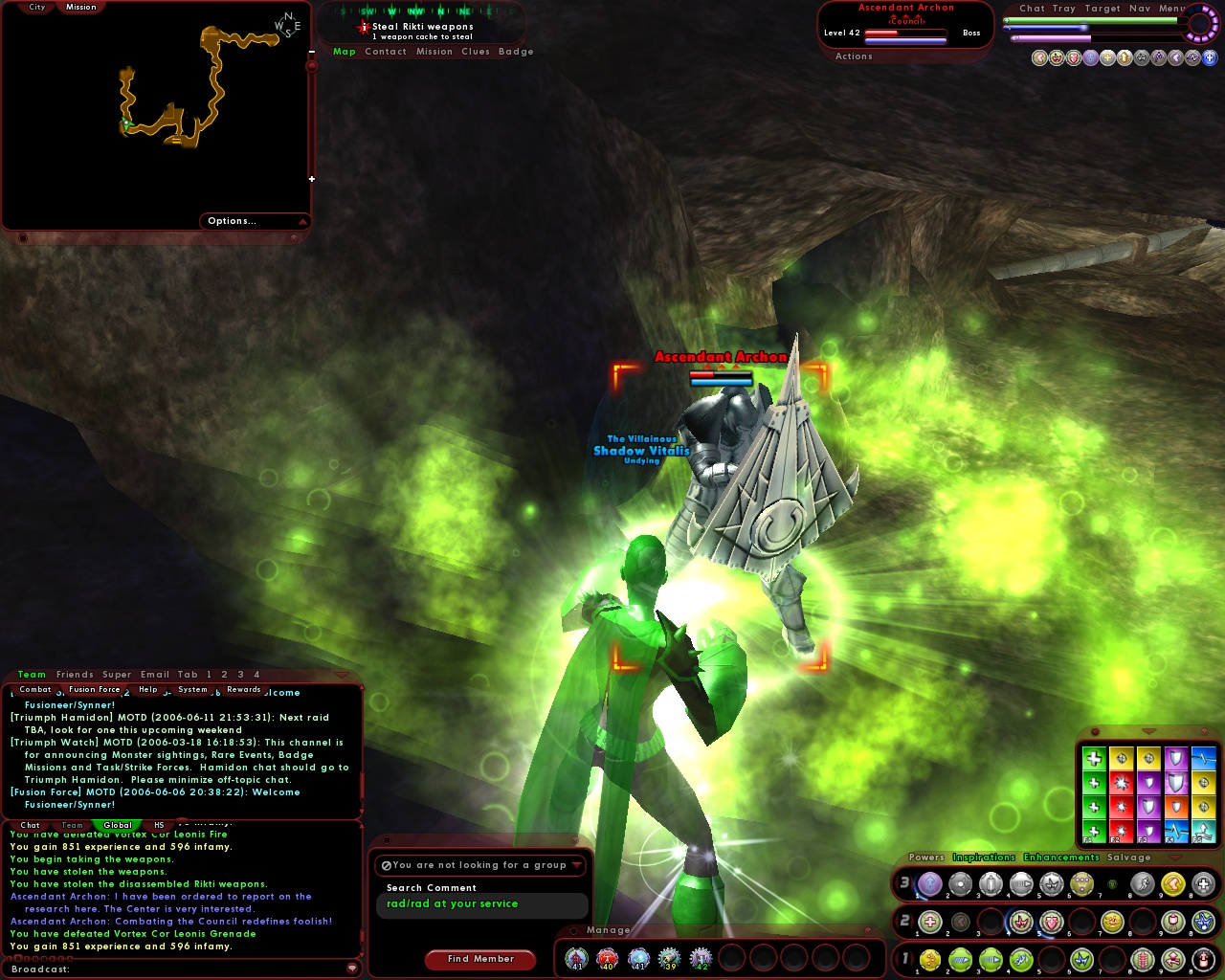Collapse the team chat window with its triangle
Viewport: 1225px width, 980px height.
point(341,674)
